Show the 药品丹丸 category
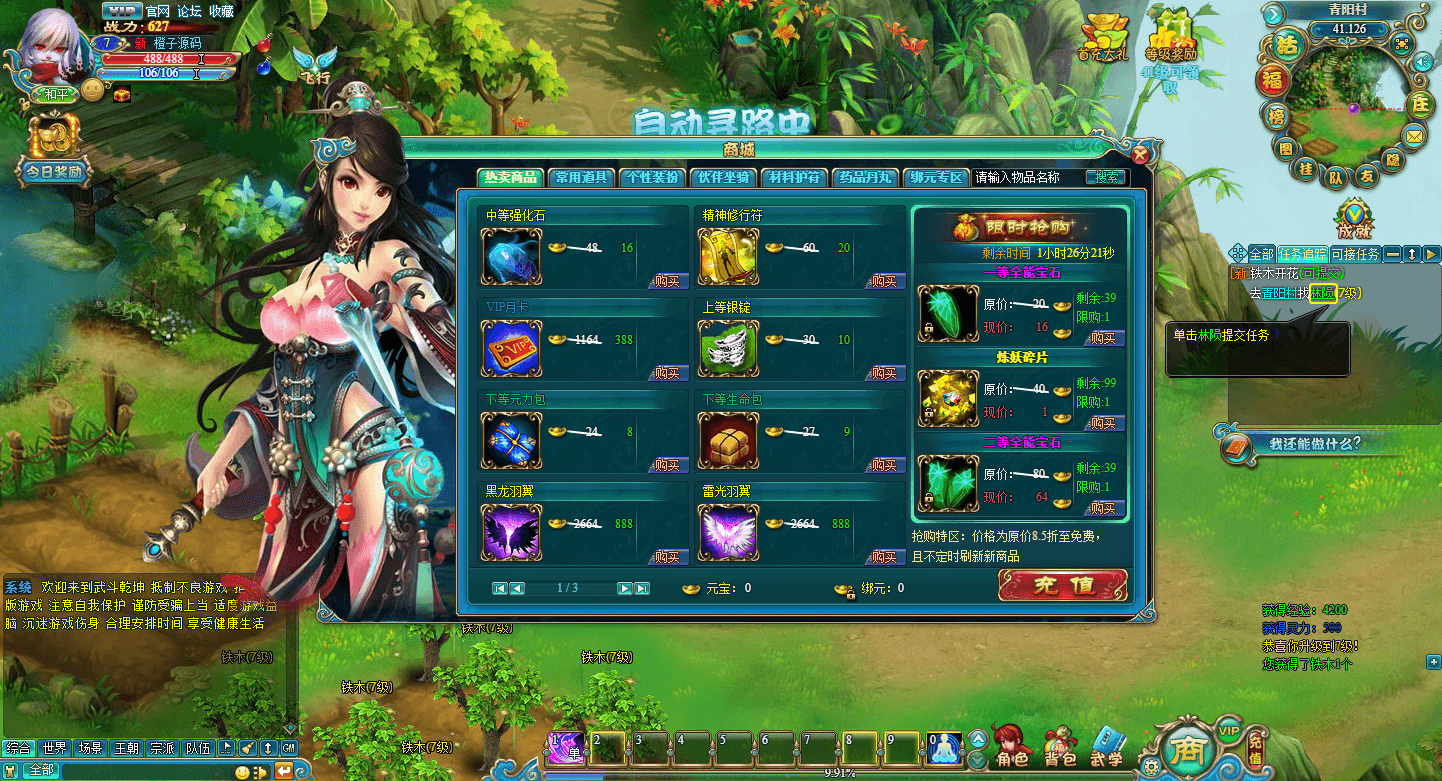 click(x=865, y=177)
